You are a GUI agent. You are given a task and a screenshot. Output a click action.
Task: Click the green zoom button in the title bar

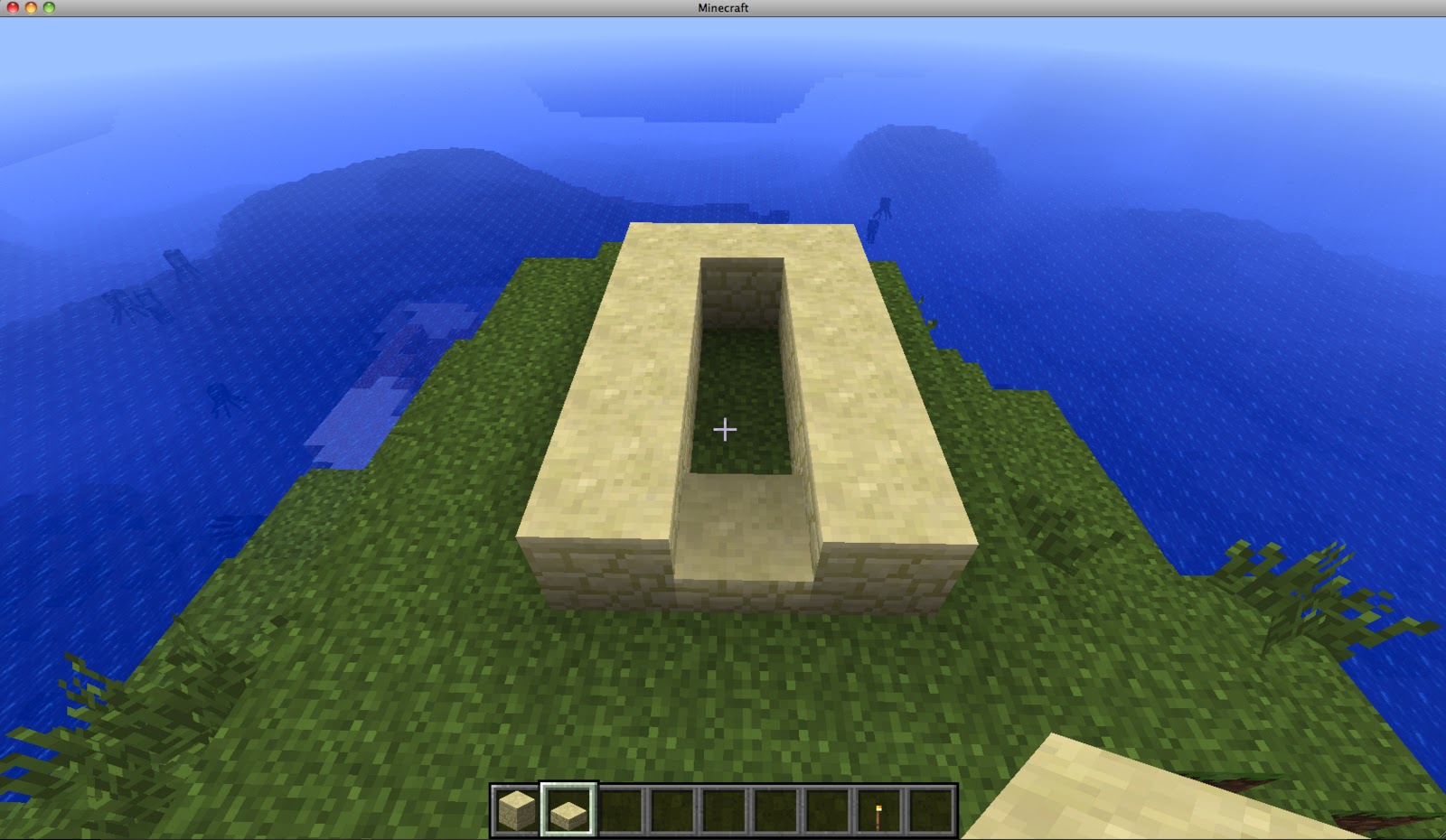point(47,7)
